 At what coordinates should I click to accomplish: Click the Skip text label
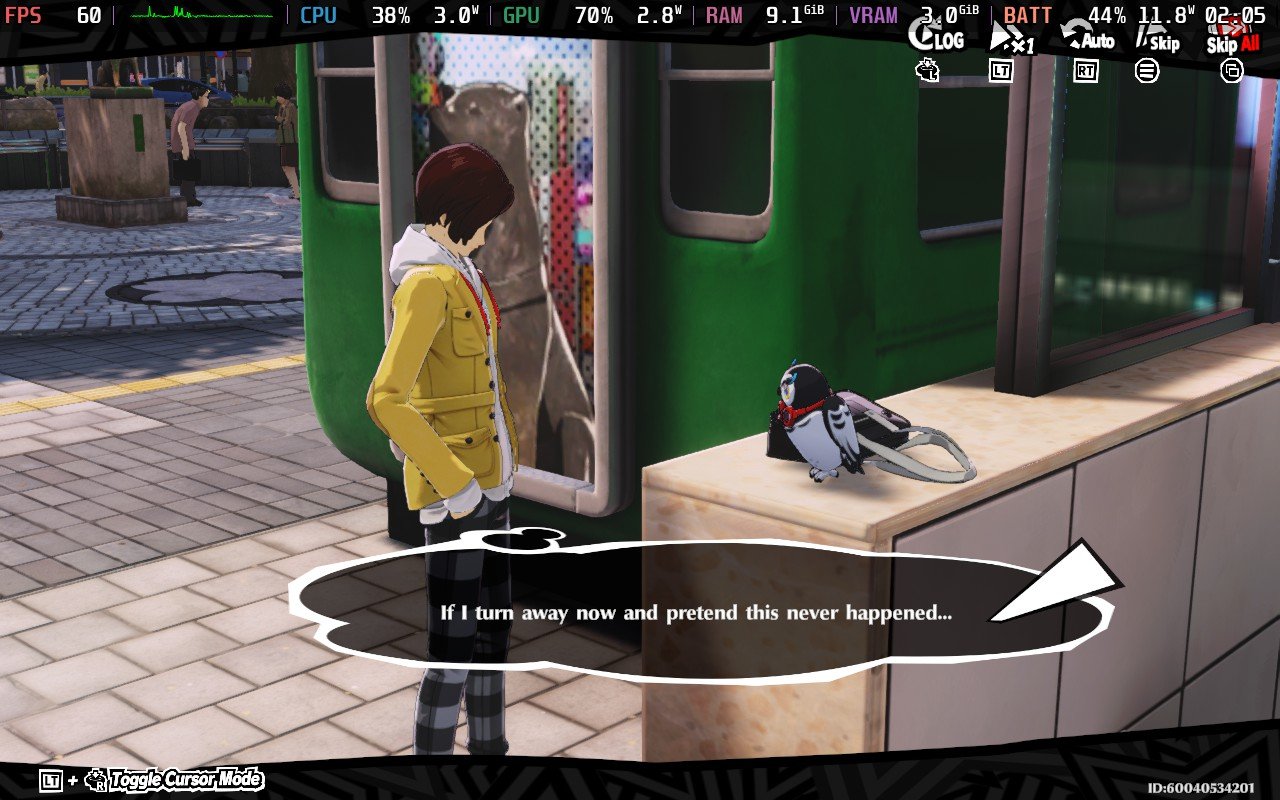click(1165, 44)
